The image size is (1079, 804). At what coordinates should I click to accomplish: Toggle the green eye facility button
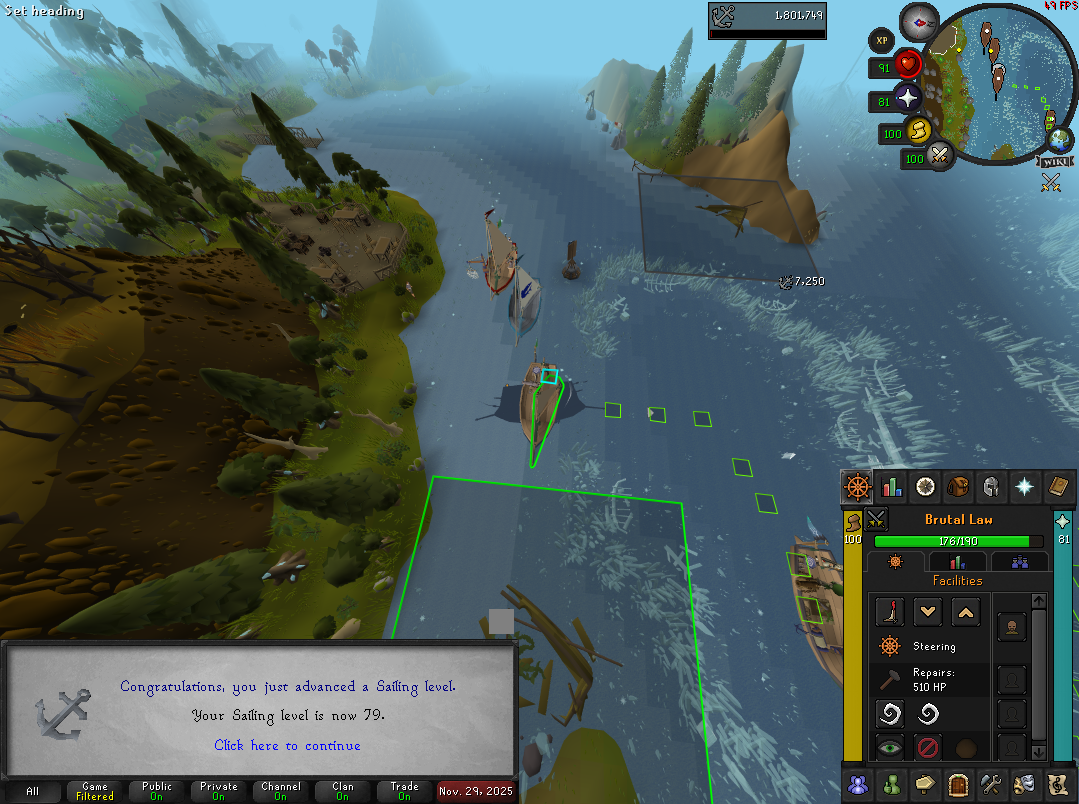(x=890, y=747)
